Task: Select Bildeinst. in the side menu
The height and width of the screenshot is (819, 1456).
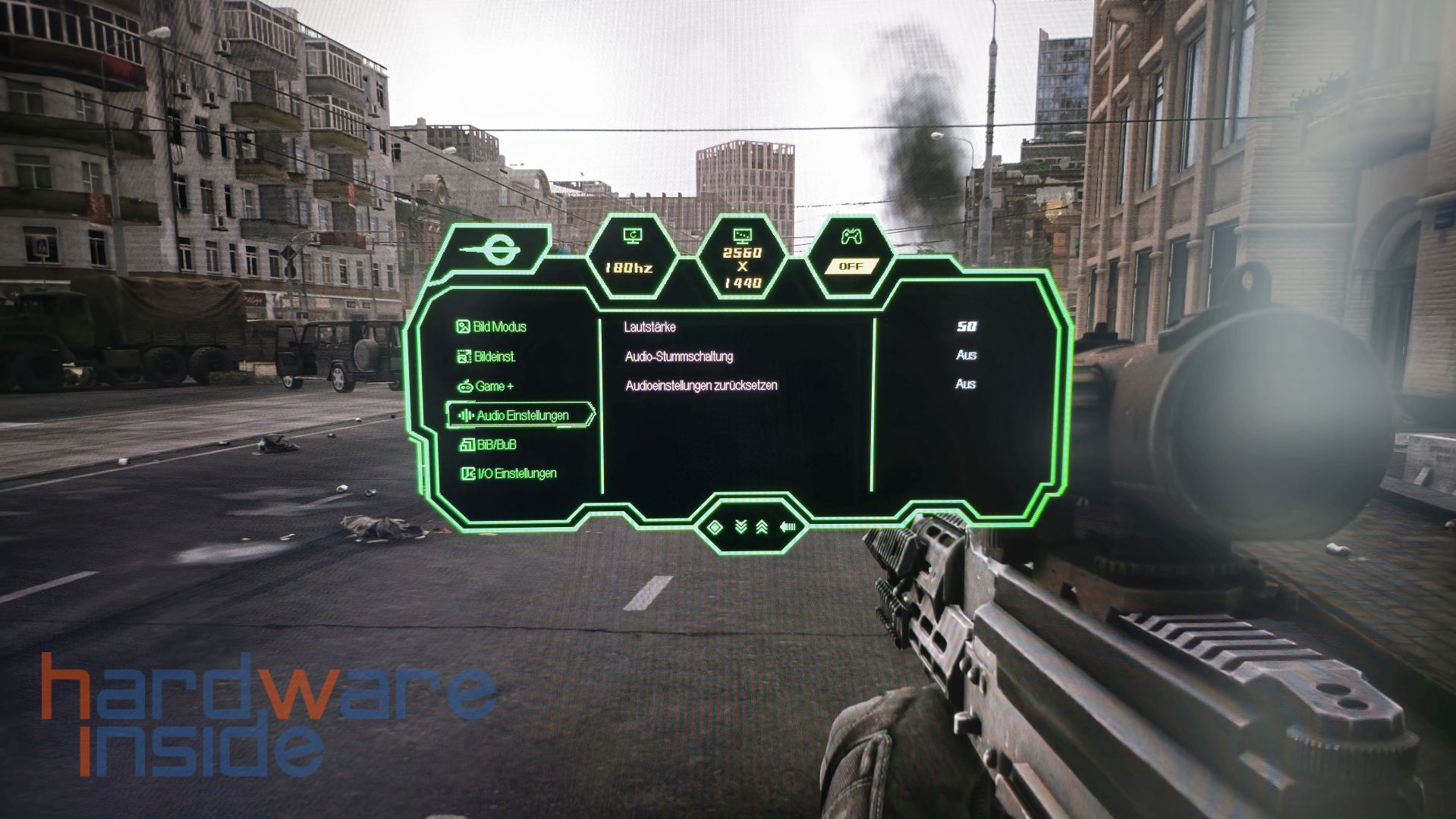Action: (x=486, y=356)
